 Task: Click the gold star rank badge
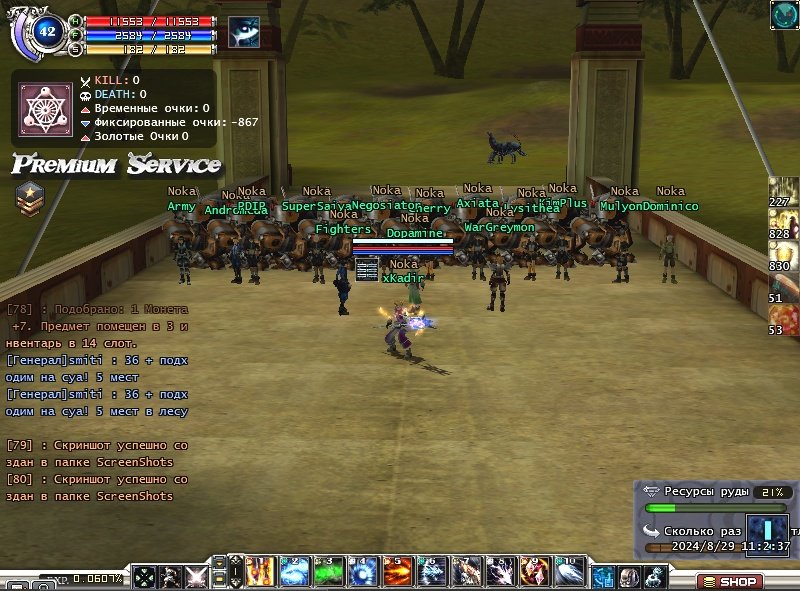point(29,198)
